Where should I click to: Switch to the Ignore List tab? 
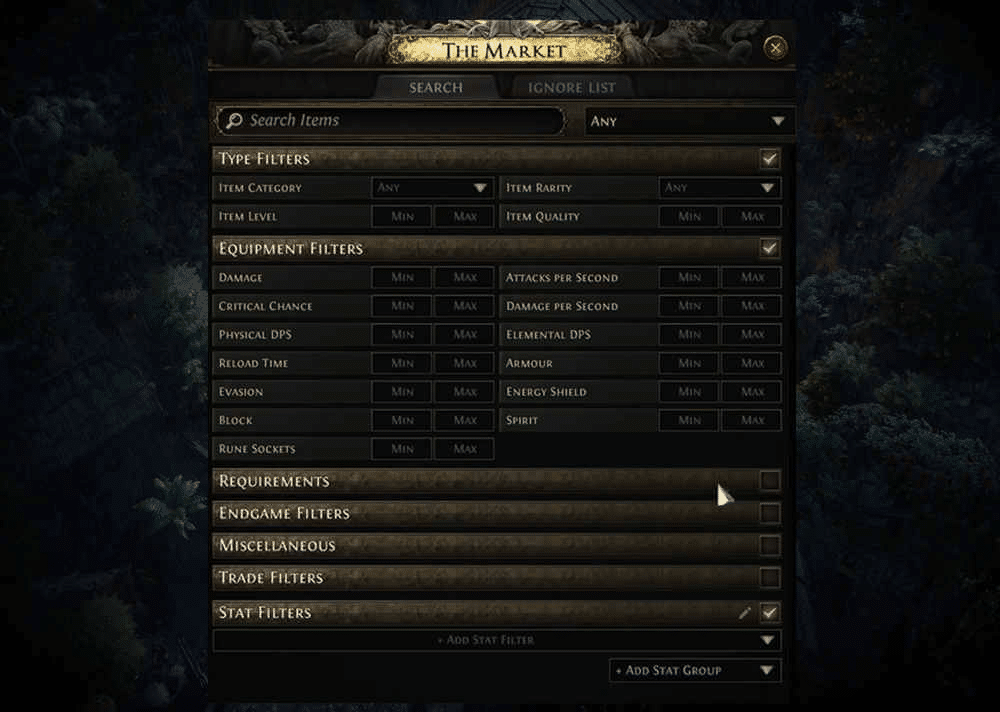[x=571, y=88]
